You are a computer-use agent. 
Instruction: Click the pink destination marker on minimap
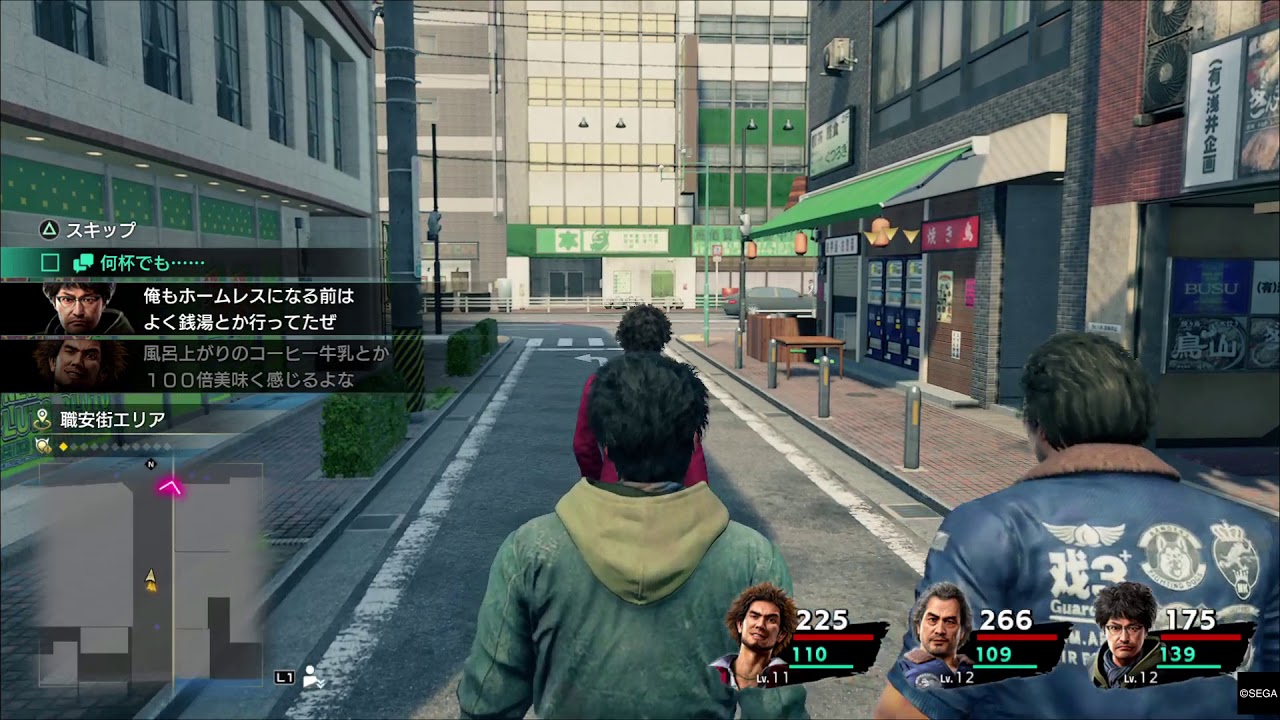pyautogui.click(x=171, y=487)
